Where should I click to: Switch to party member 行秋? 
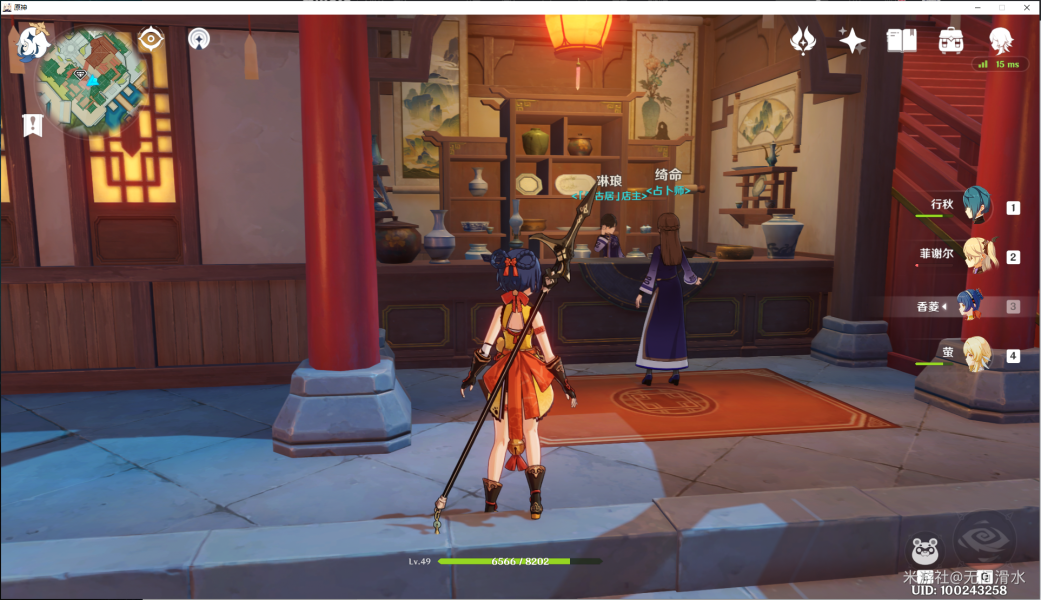pyautogui.click(x=976, y=205)
